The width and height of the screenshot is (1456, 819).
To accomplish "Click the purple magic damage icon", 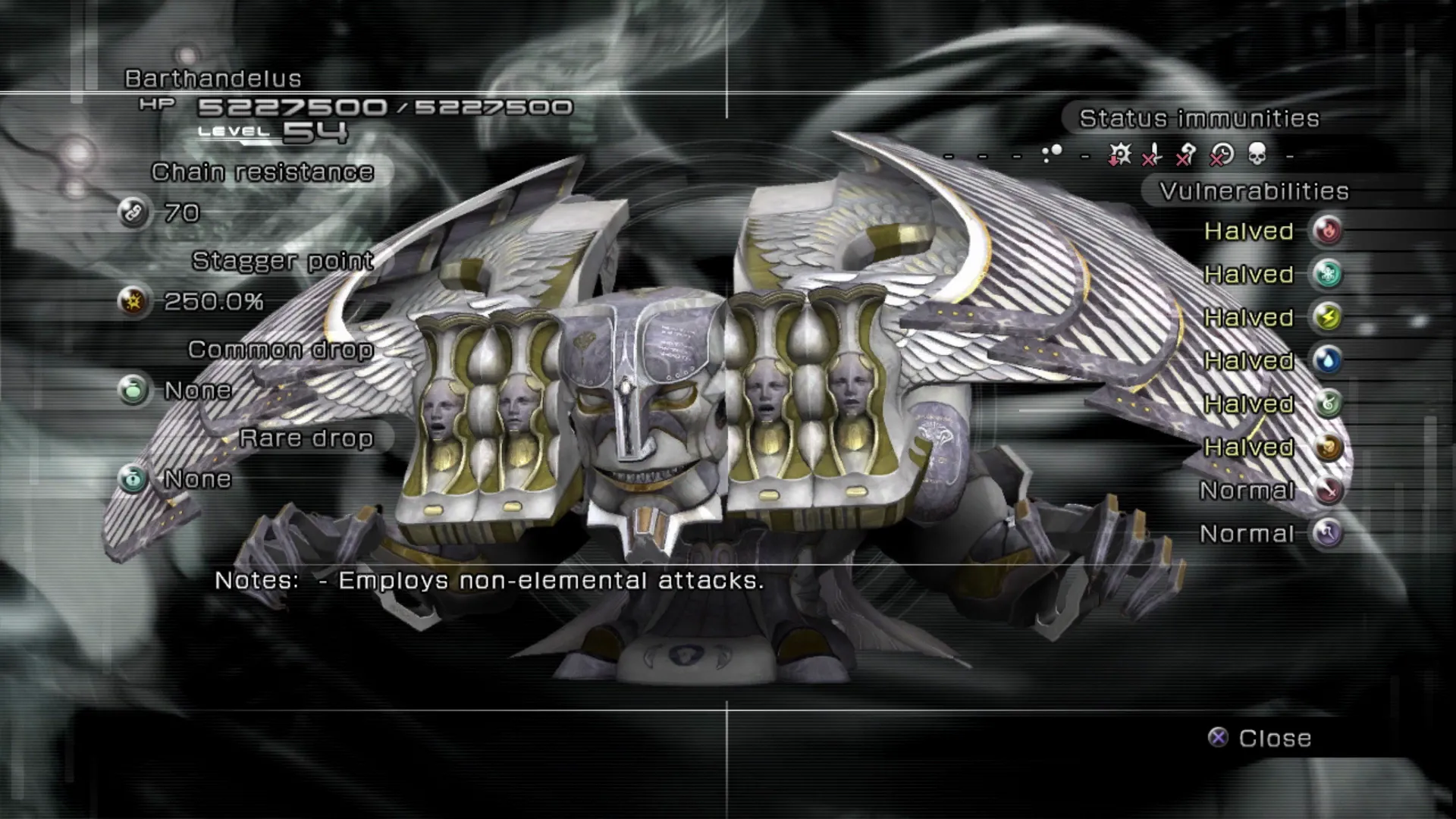I will pyautogui.click(x=1327, y=533).
